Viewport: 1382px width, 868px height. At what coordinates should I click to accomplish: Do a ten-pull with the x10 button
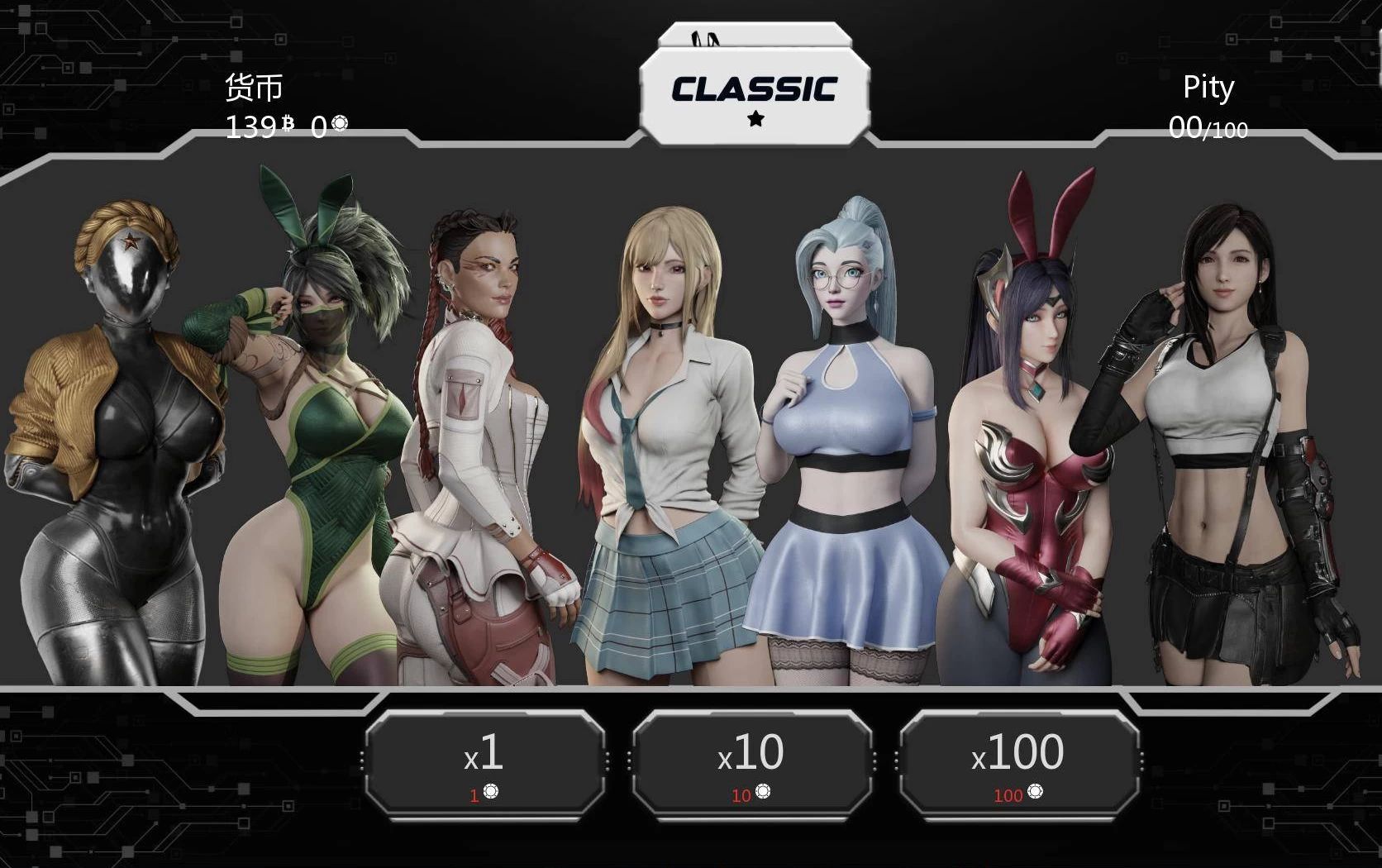pyautogui.click(x=751, y=762)
